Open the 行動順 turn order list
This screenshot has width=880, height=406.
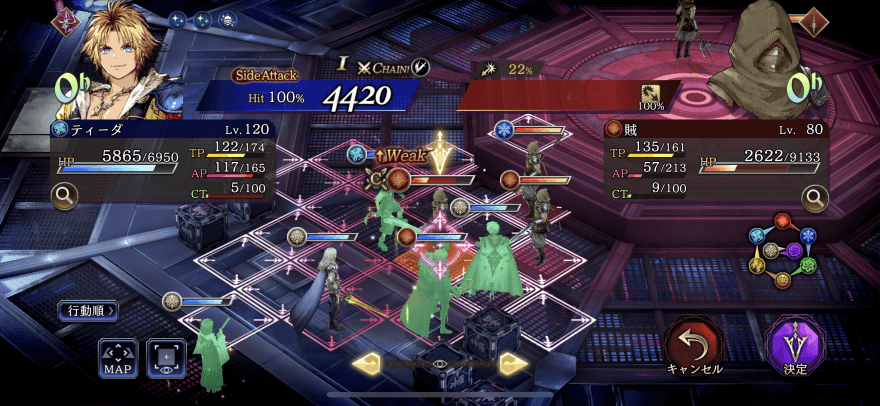tap(87, 310)
